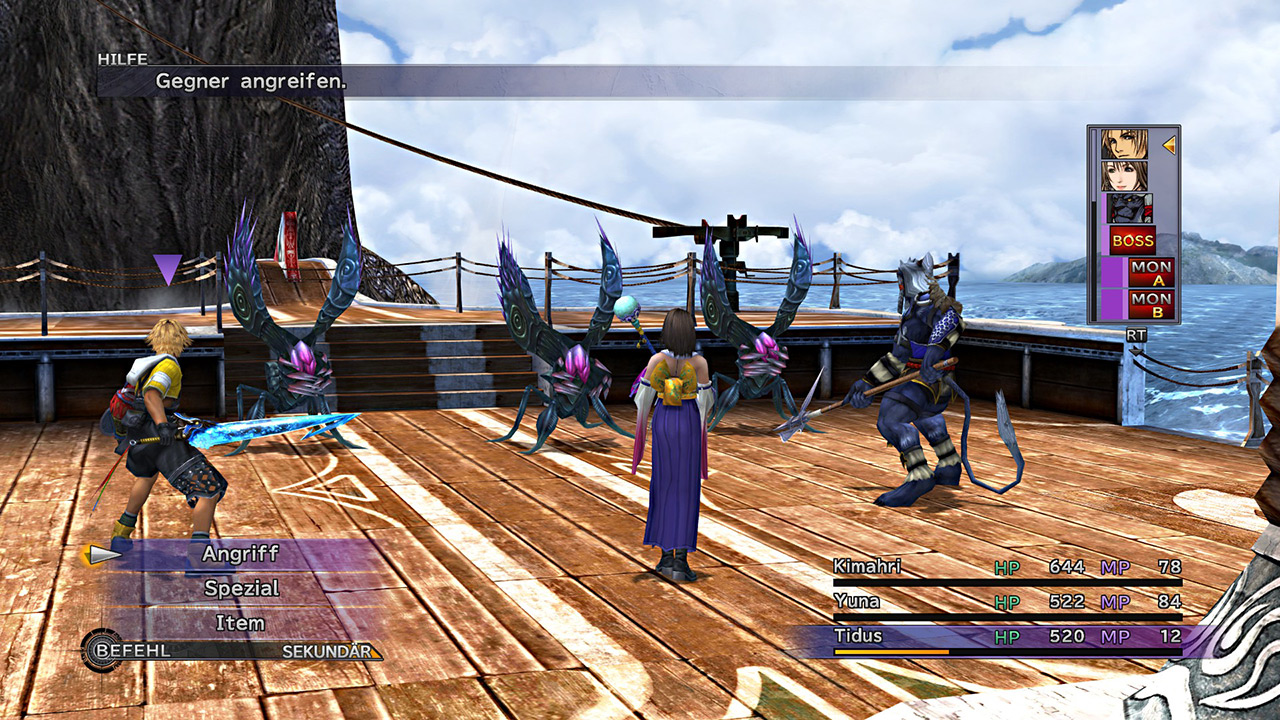Select Yuna's portrait in the turn list

[1125, 176]
